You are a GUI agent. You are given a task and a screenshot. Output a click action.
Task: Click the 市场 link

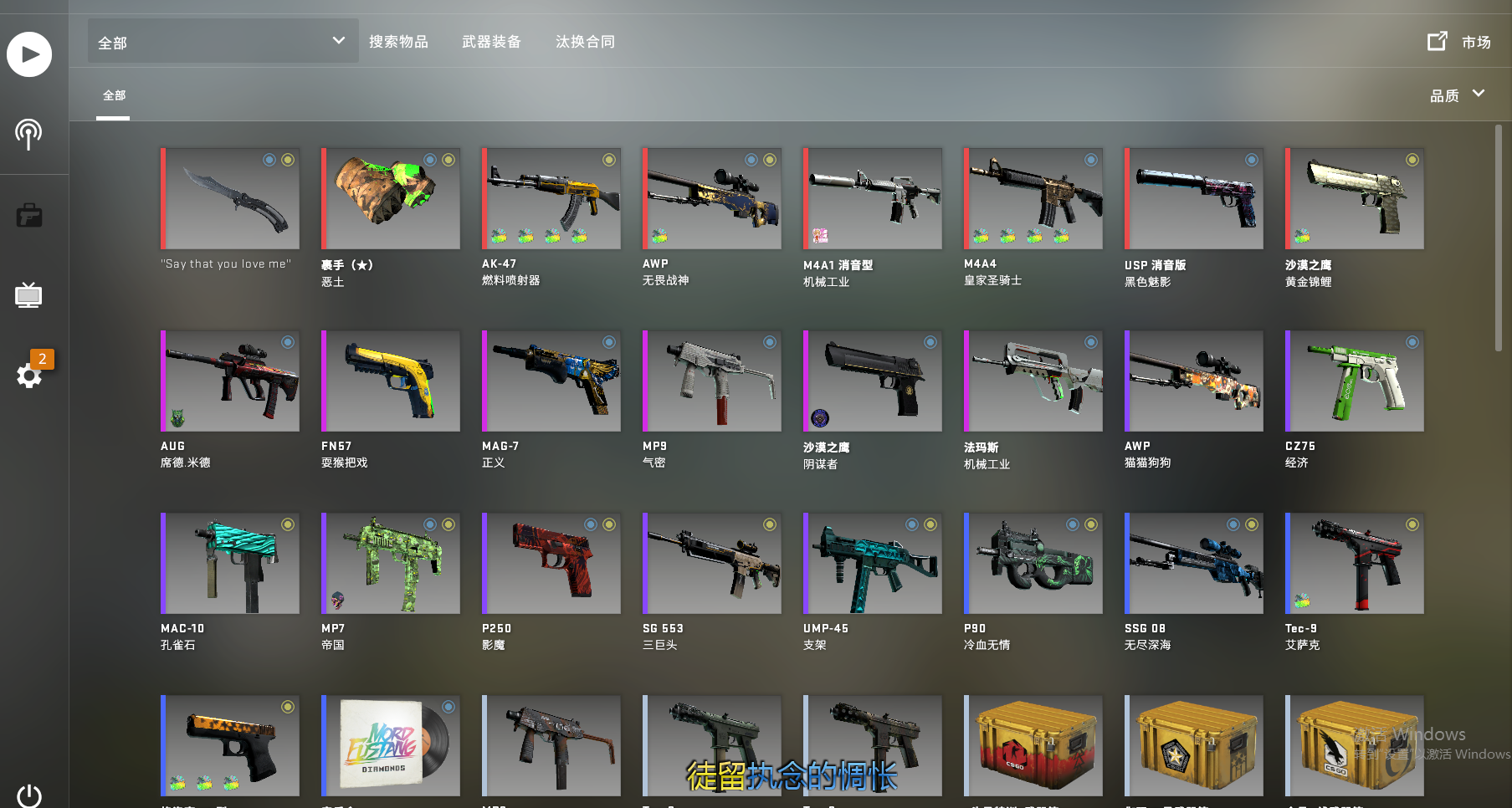tap(1476, 41)
